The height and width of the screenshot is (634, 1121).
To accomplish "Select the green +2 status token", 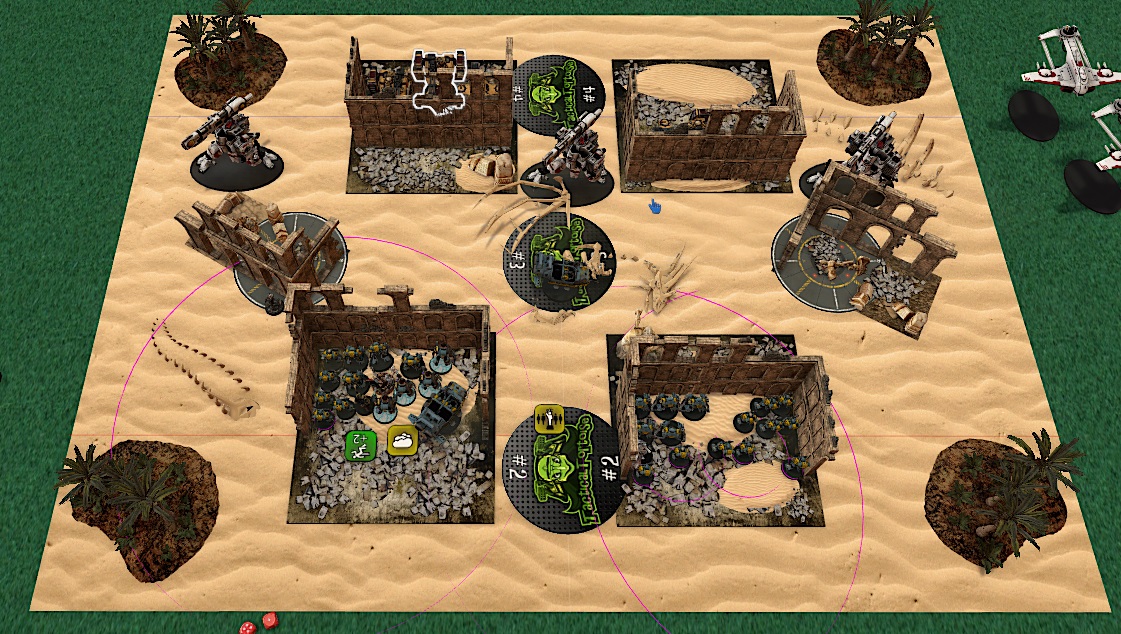I will coord(358,444).
